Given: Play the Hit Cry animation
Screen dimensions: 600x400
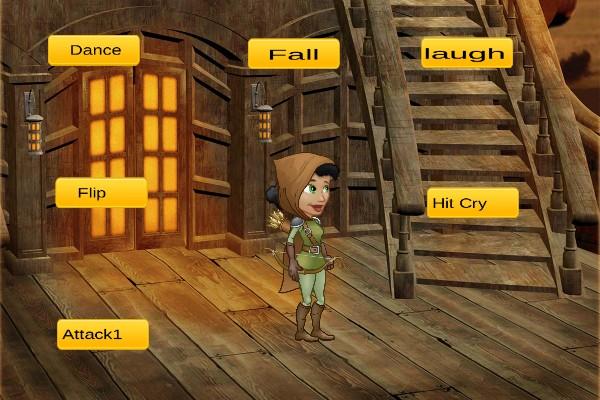Looking at the screenshot, I should pos(472,203).
